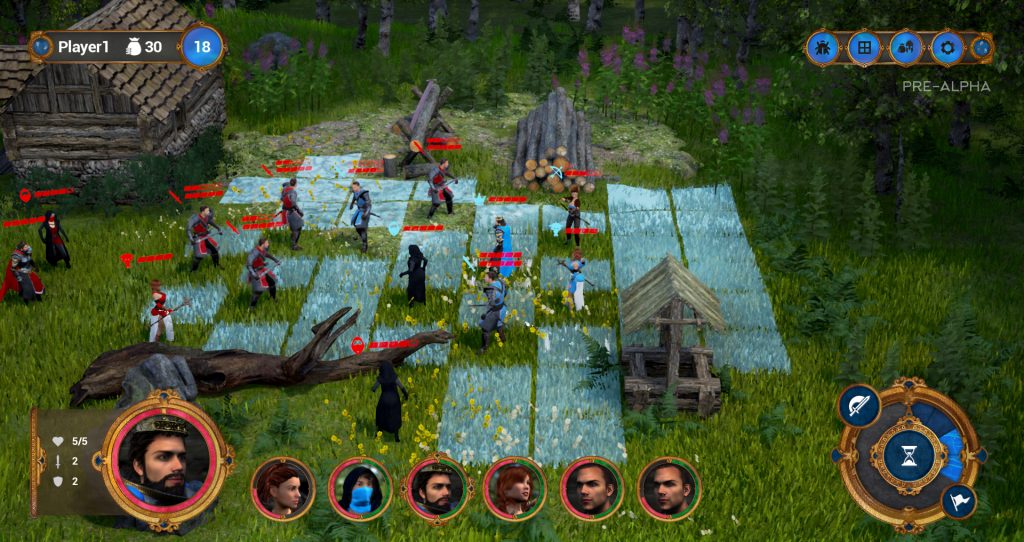Choose the small crowned bearded portrait in roster

pyautogui.click(x=436, y=489)
